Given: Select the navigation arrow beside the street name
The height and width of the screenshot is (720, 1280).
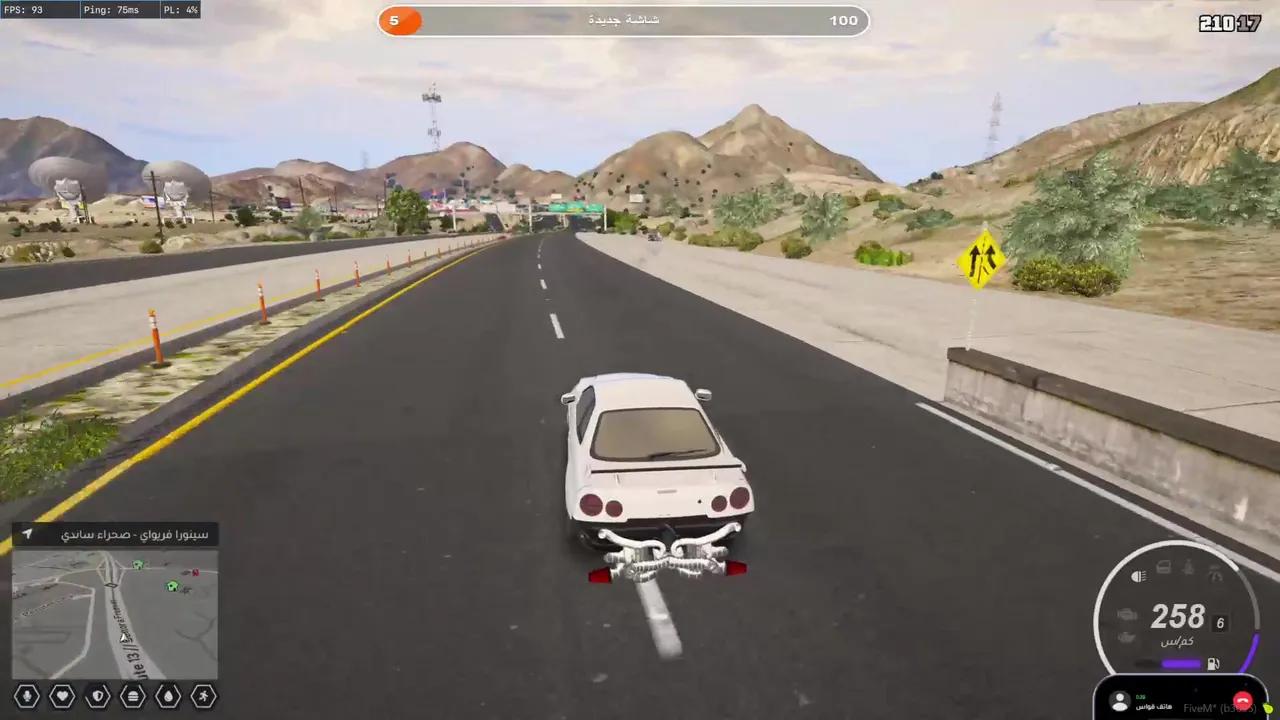Looking at the screenshot, I should (28, 534).
